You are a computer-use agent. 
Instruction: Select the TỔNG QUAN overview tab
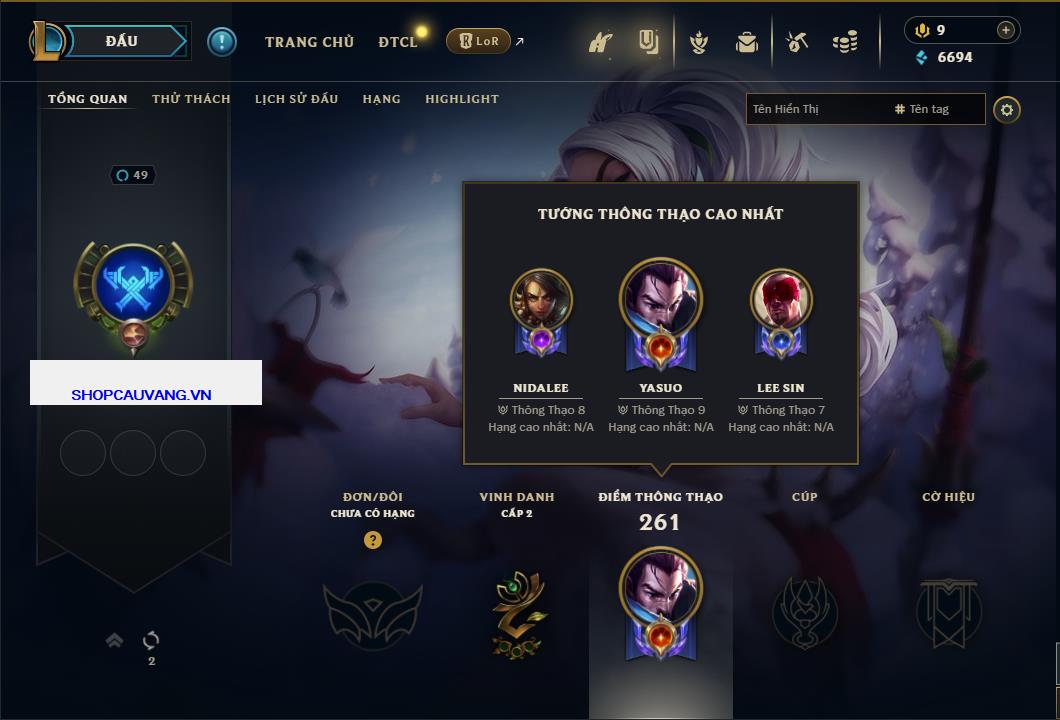pos(88,99)
